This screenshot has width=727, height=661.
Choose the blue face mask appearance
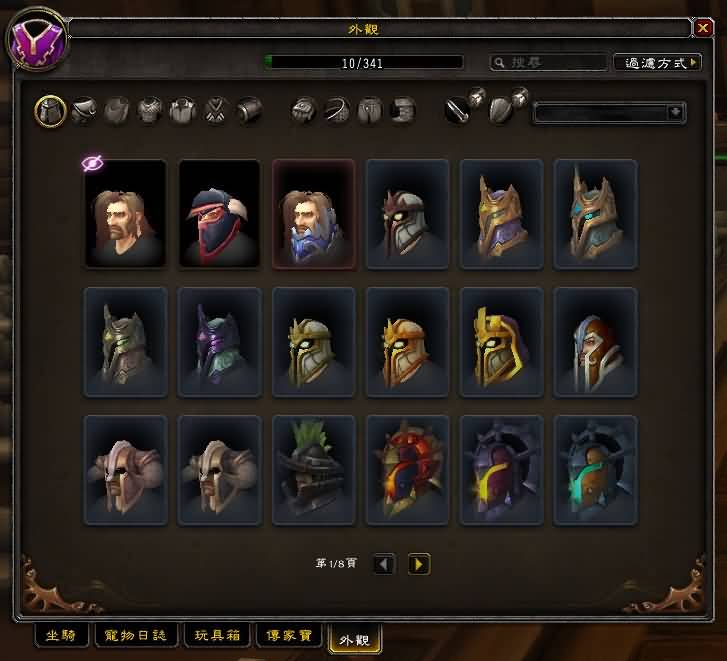coord(313,213)
